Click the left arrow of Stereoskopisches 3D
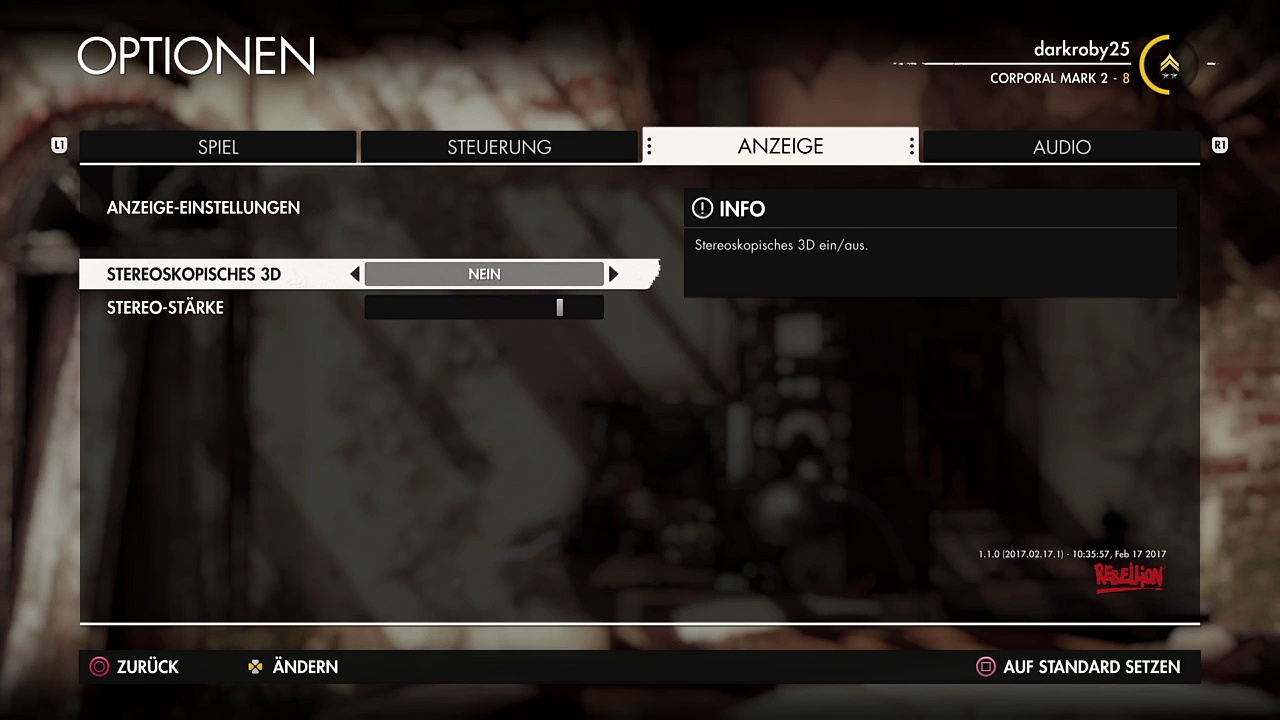 click(x=355, y=274)
